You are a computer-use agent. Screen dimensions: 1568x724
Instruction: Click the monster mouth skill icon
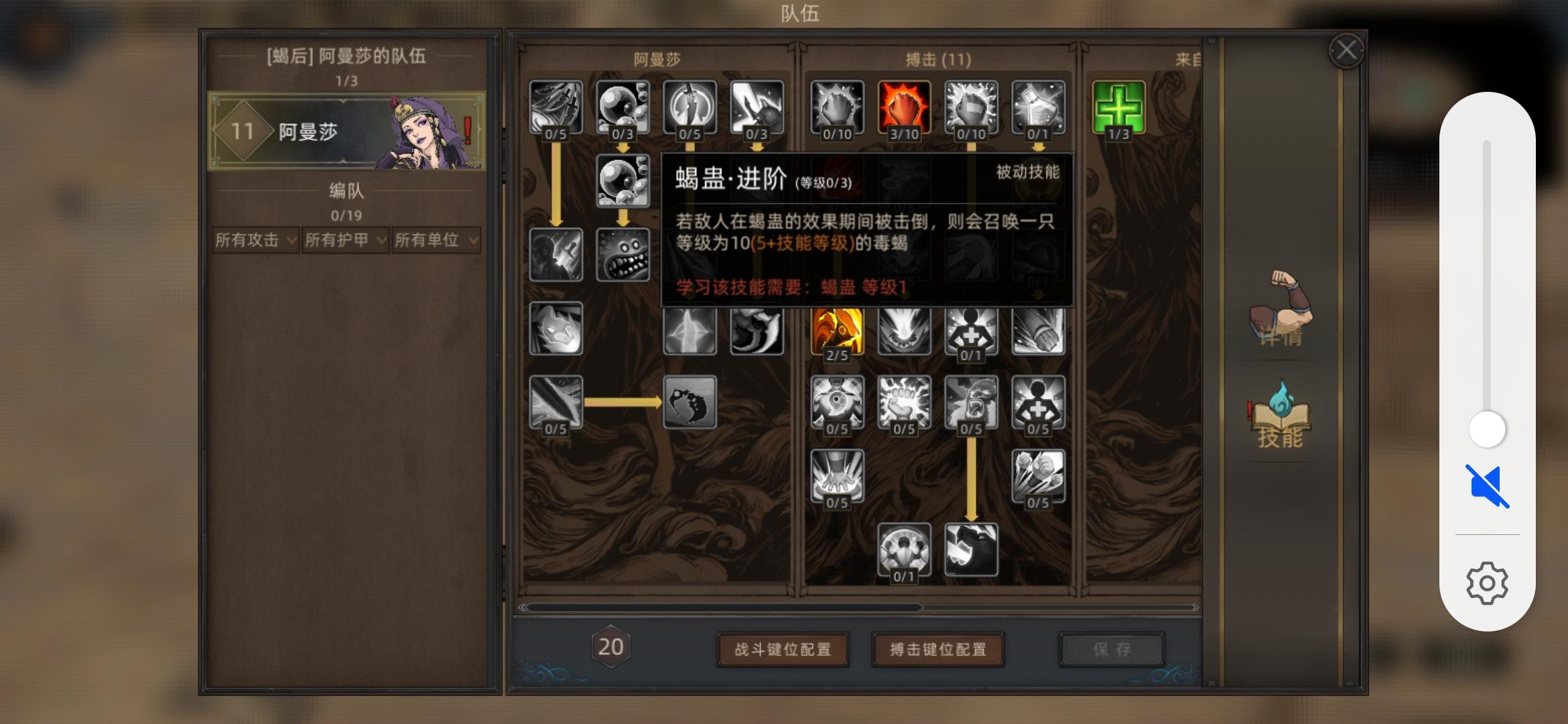pyautogui.click(x=623, y=255)
